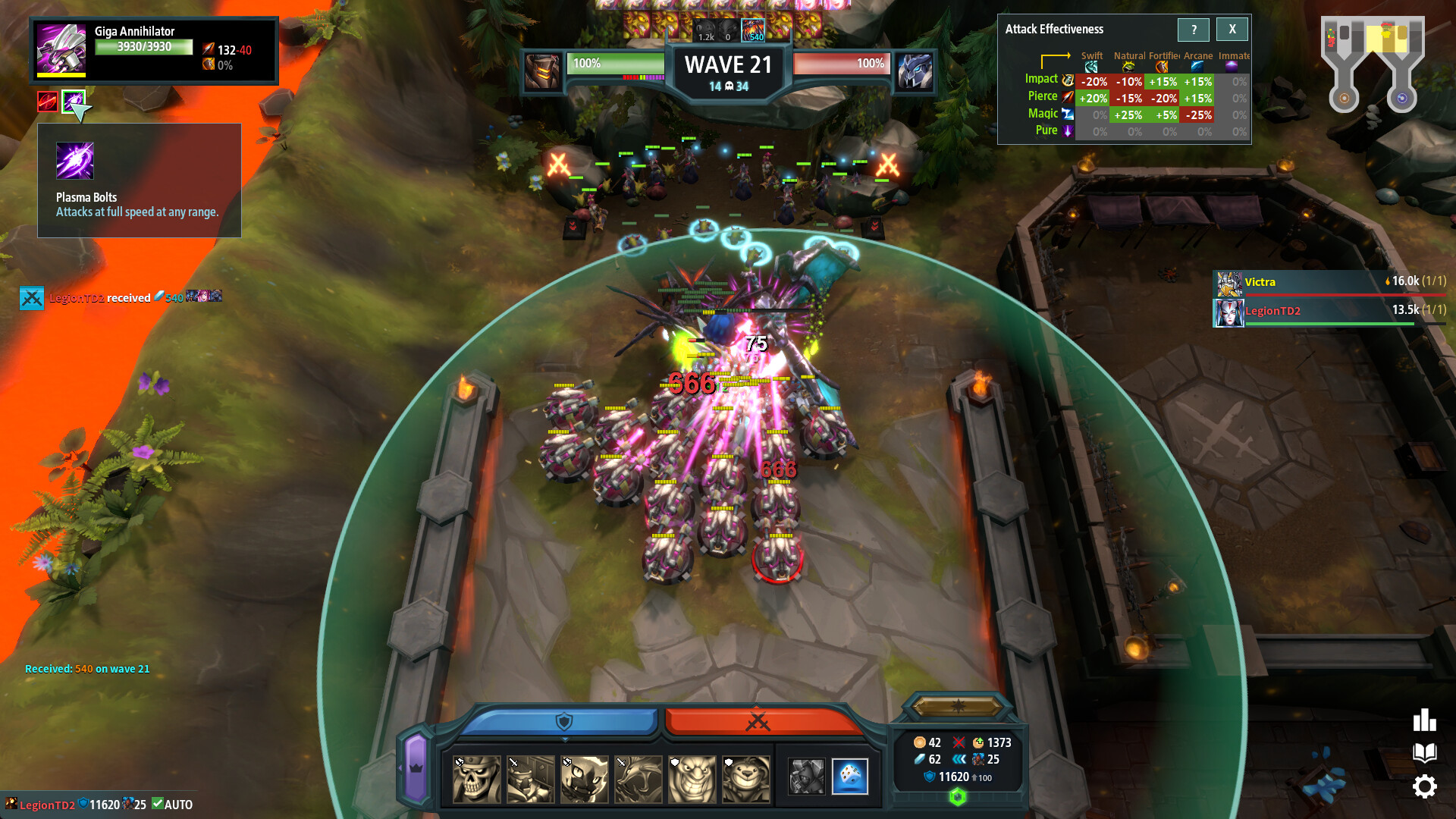Image resolution: width=1456 pixels, height=819 pixels.
Task: Click the left green 100% wave progress bar
Action: coord(614,64)
